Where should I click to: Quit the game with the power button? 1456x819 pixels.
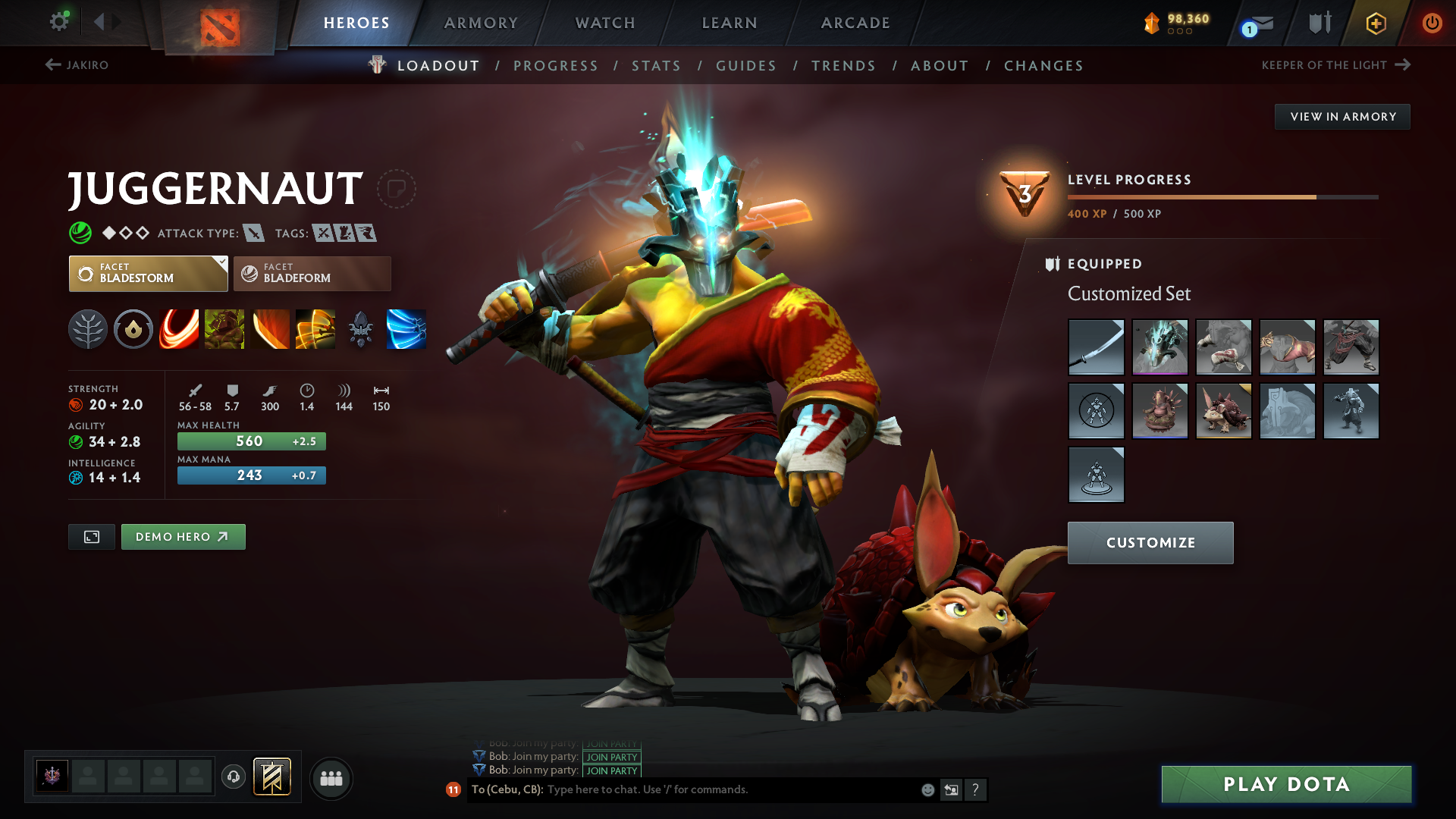1432,23
